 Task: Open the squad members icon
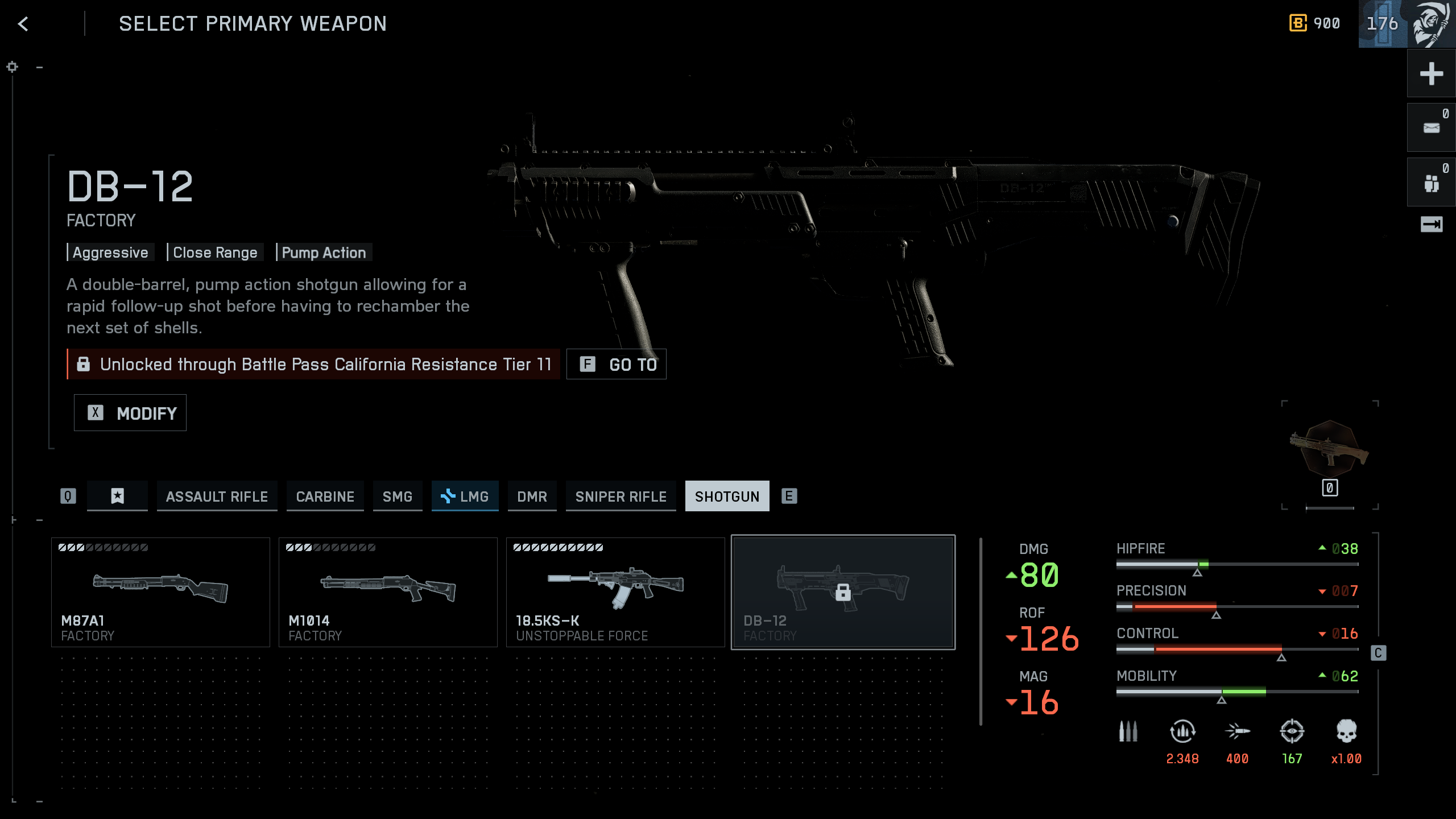point(1431,183)
